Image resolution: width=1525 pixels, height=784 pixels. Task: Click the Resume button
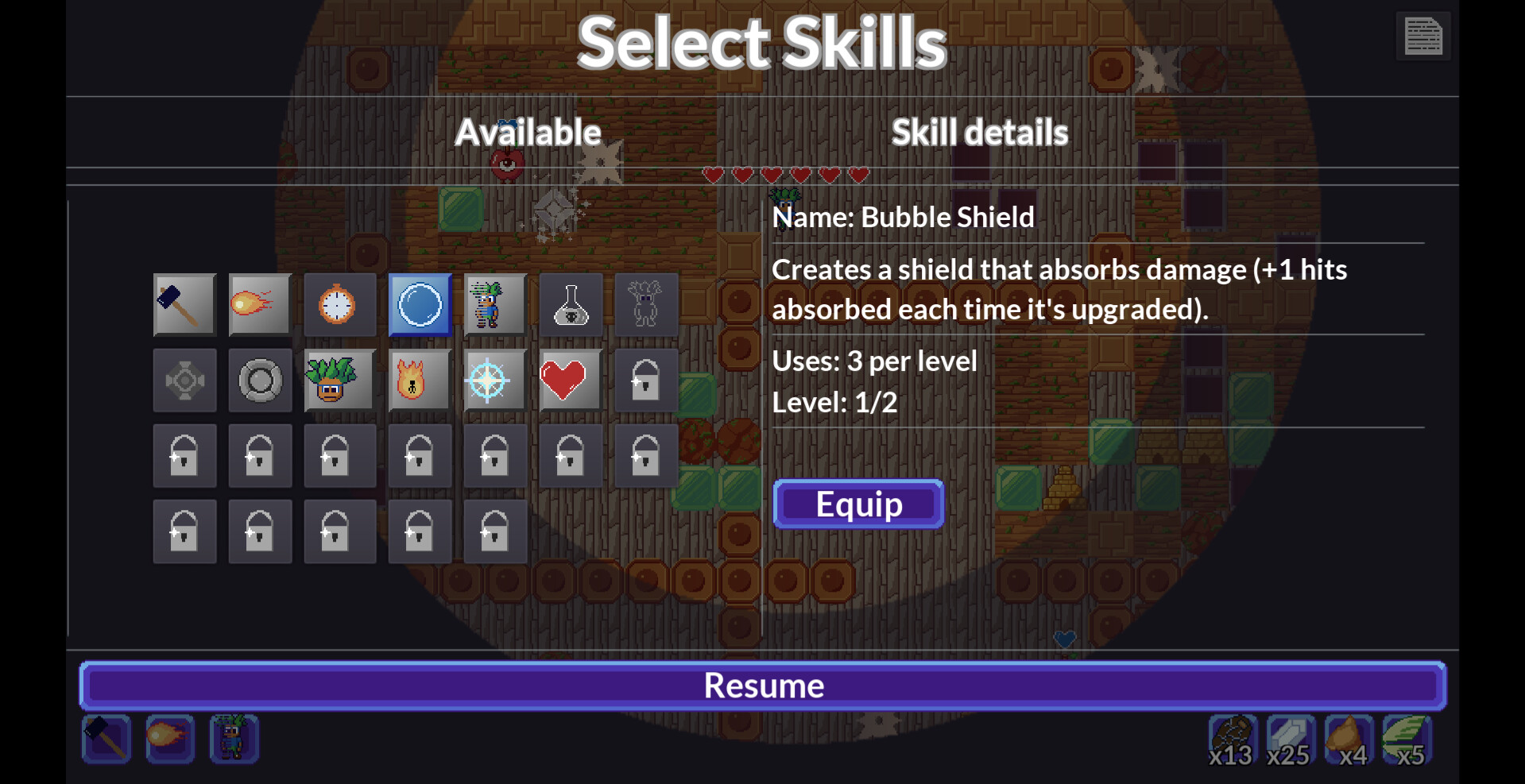click(x=762, y=685)
